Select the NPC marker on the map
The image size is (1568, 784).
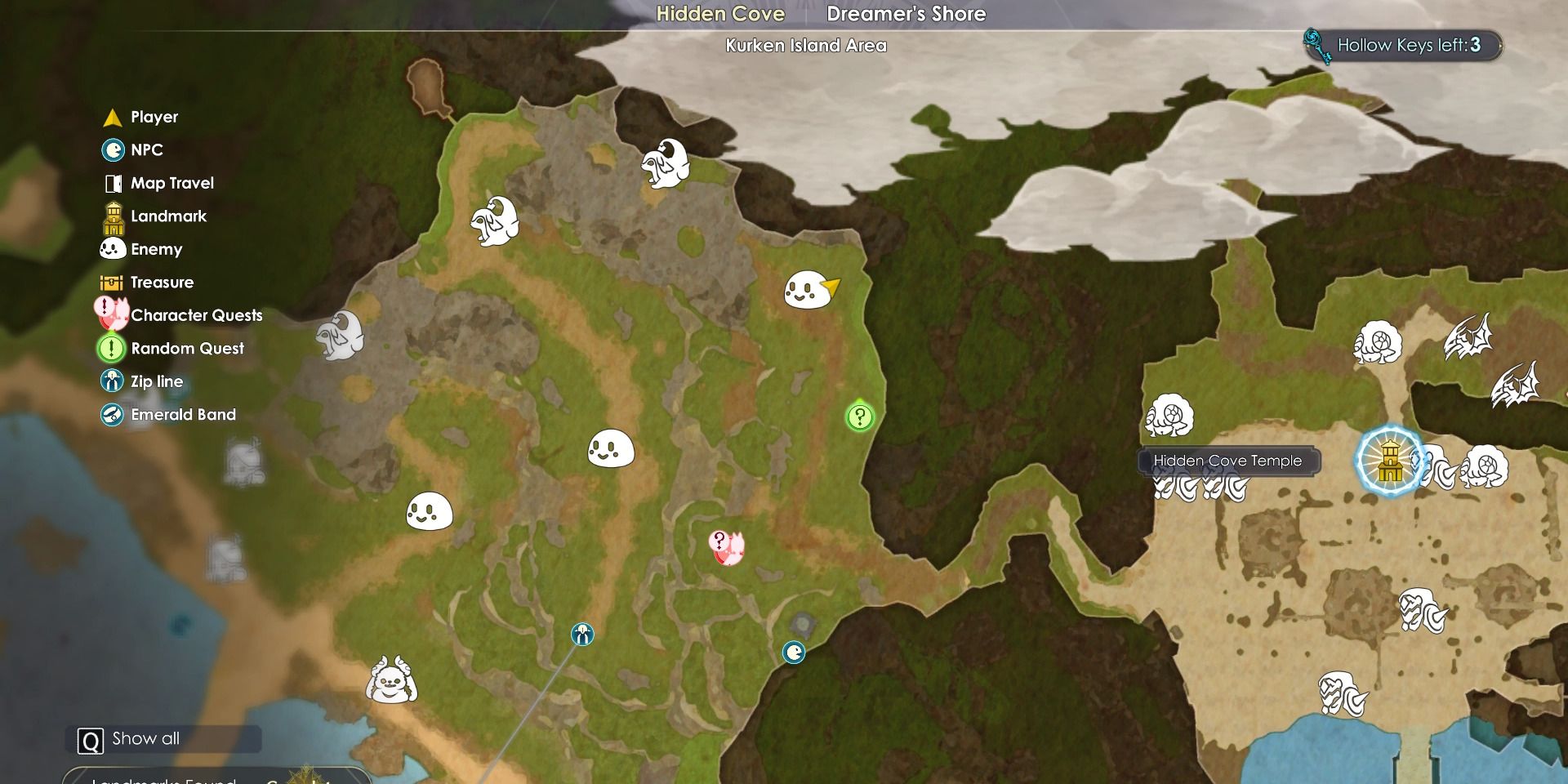point(794,652)
